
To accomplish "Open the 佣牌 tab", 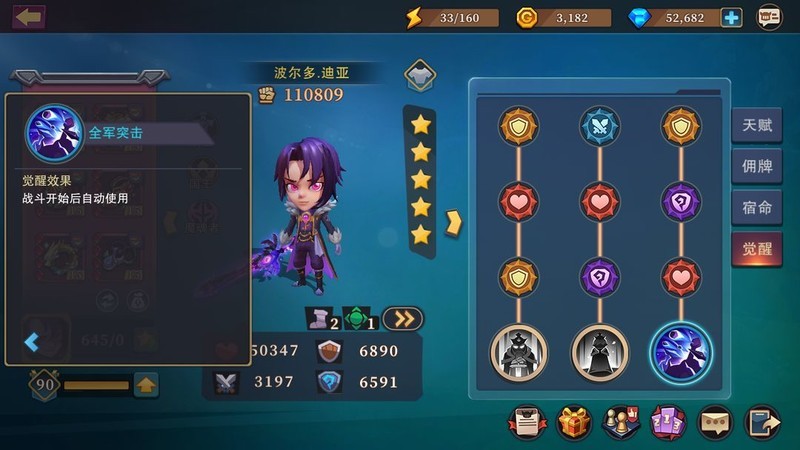I will tap(757, 167).
